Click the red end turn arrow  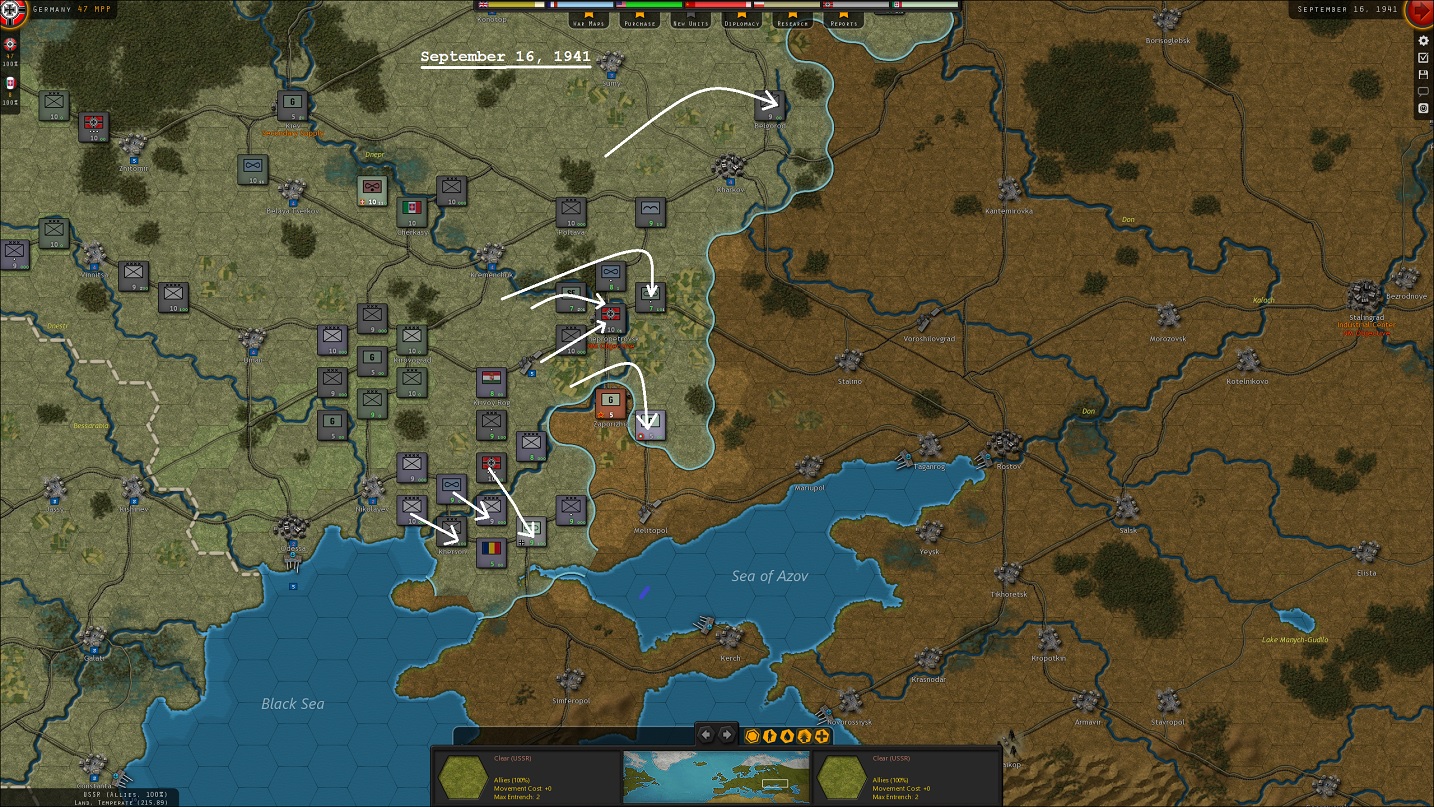pyautogui.click(x=1421, y=13)
